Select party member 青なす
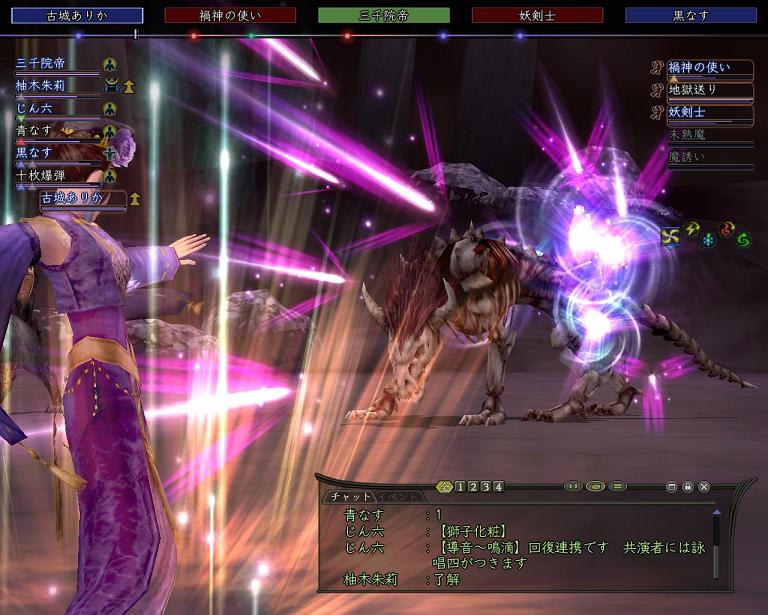 (x=35, y=130)
